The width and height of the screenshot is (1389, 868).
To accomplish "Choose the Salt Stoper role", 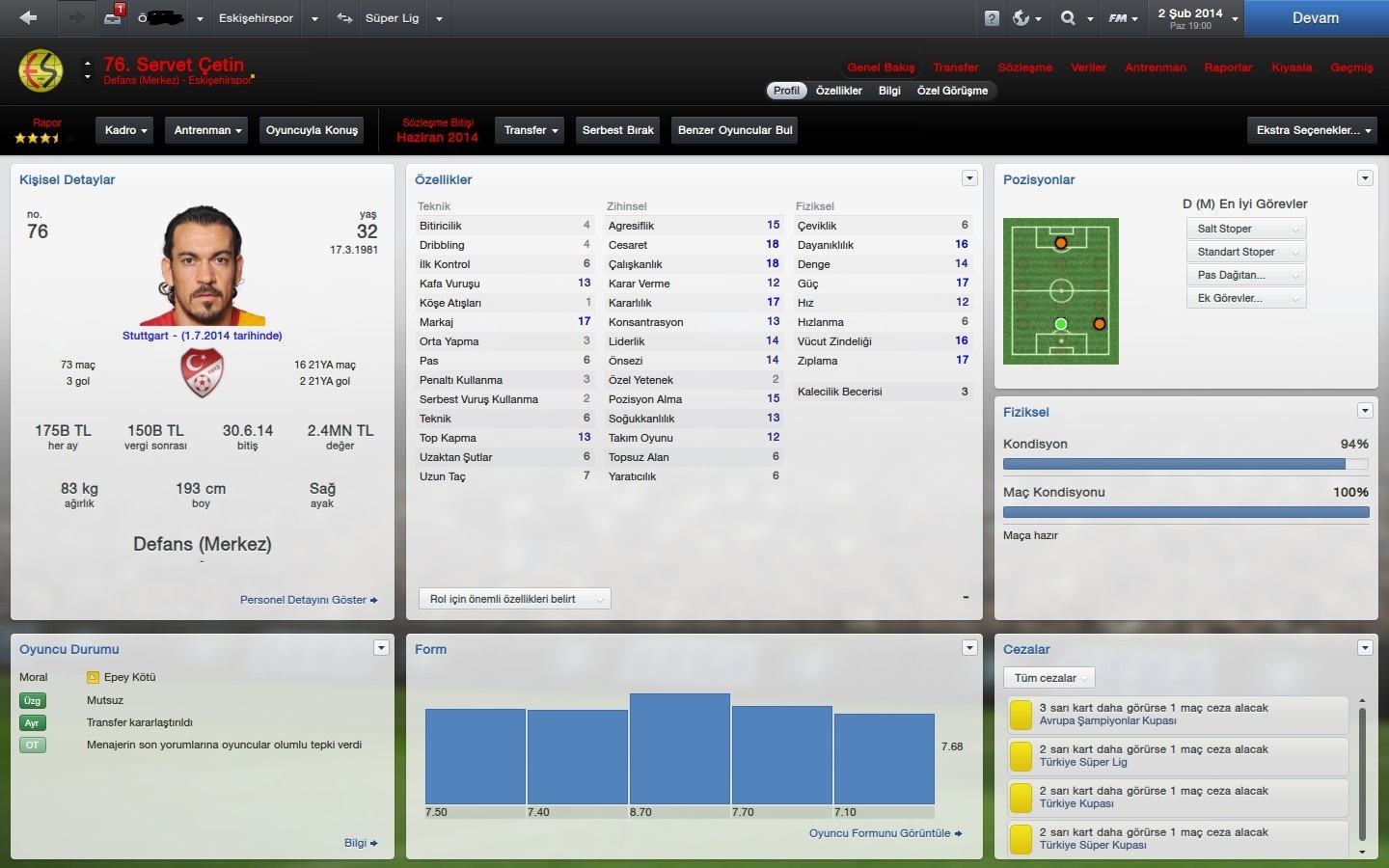I will coord(1245,229).
